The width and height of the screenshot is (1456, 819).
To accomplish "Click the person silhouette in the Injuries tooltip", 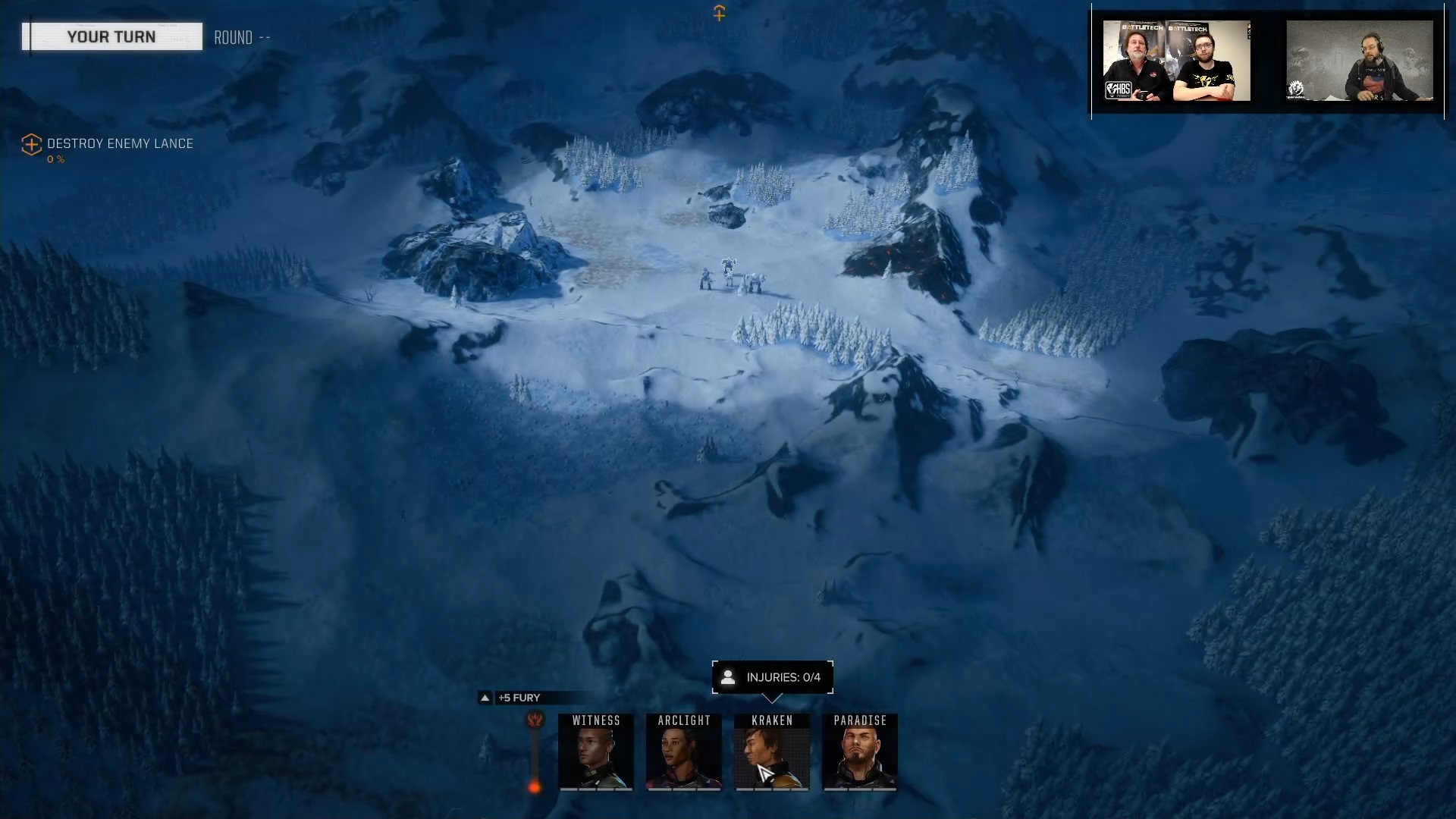I will [x=730, y=677].
